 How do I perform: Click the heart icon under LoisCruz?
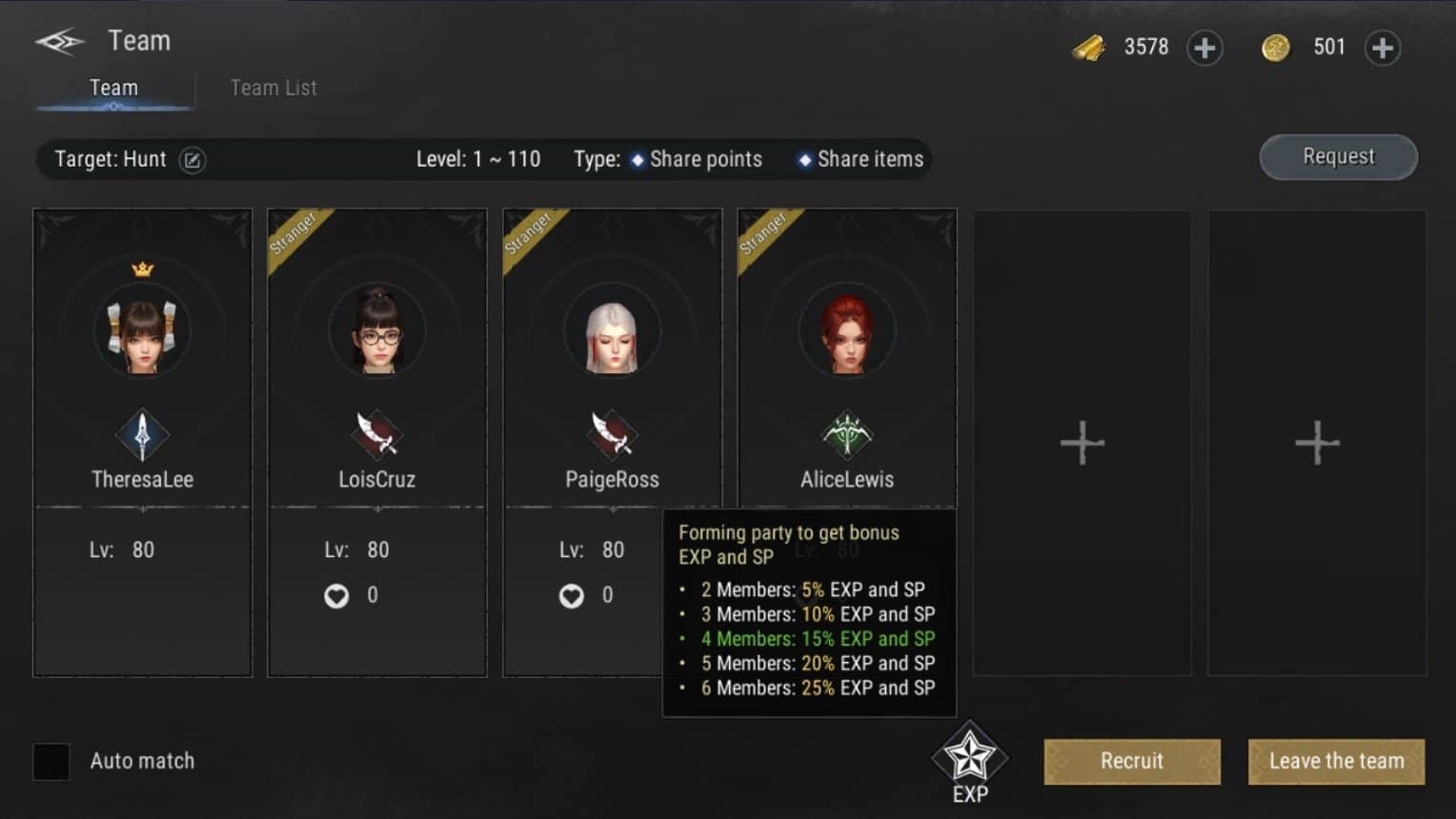tap(335, 595)
